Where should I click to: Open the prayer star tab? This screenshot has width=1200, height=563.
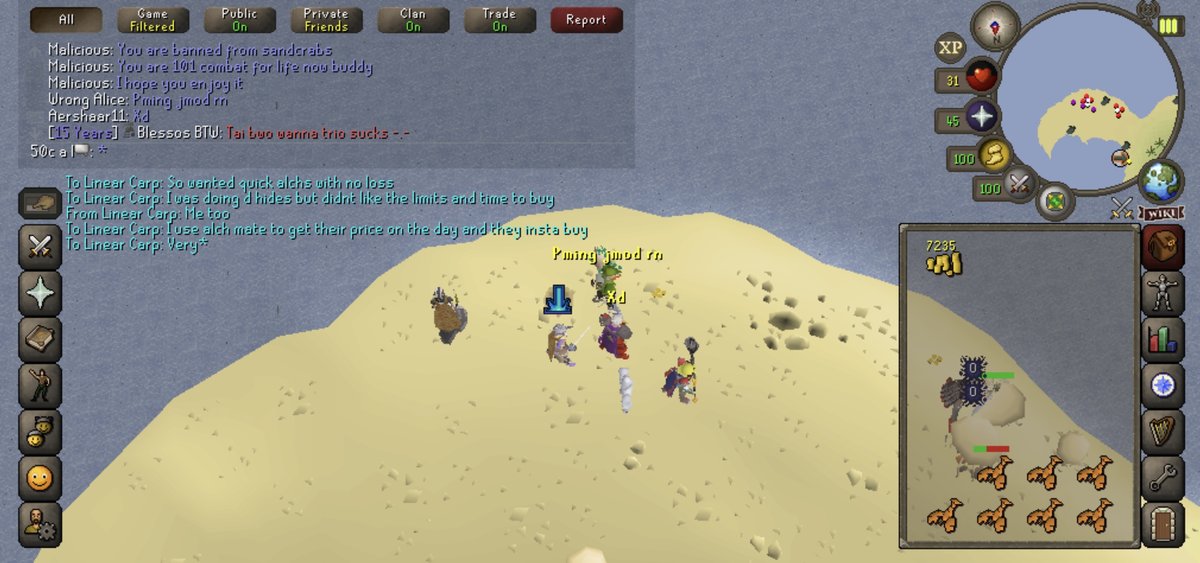click(x=40, y=293)
